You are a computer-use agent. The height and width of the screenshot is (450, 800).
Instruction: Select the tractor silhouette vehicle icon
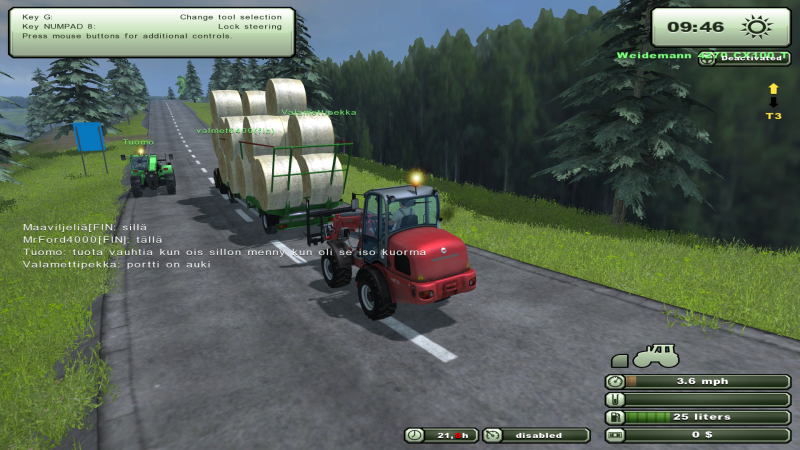[655, 355]
